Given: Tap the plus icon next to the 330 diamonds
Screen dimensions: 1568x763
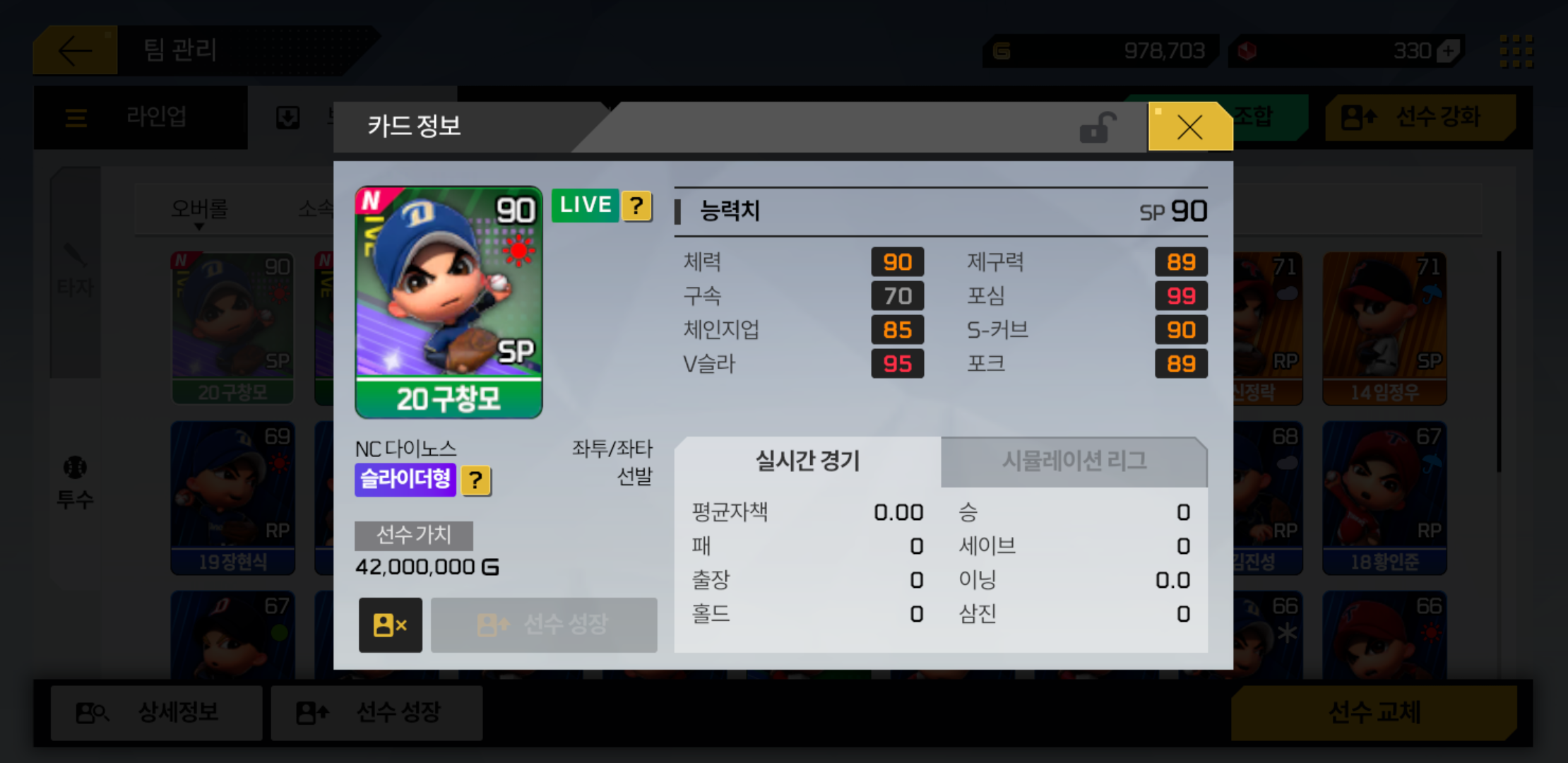Looking at the screenshot, I should (x=1449, y=50).
